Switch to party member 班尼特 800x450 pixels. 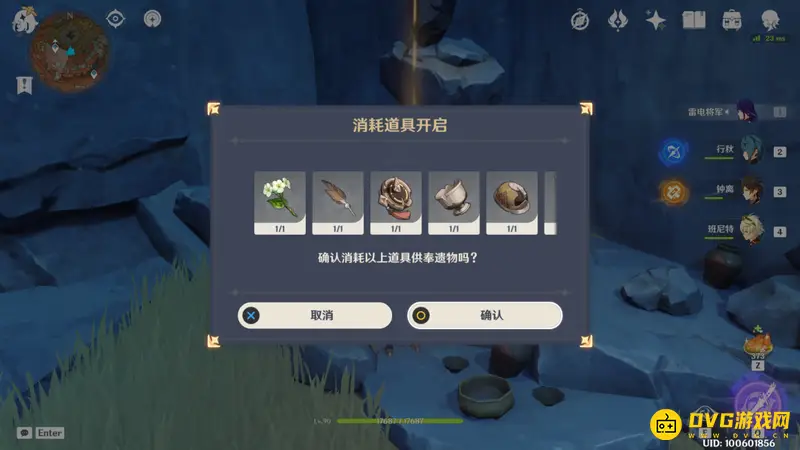pyautogui.click(x=750, y=229)
